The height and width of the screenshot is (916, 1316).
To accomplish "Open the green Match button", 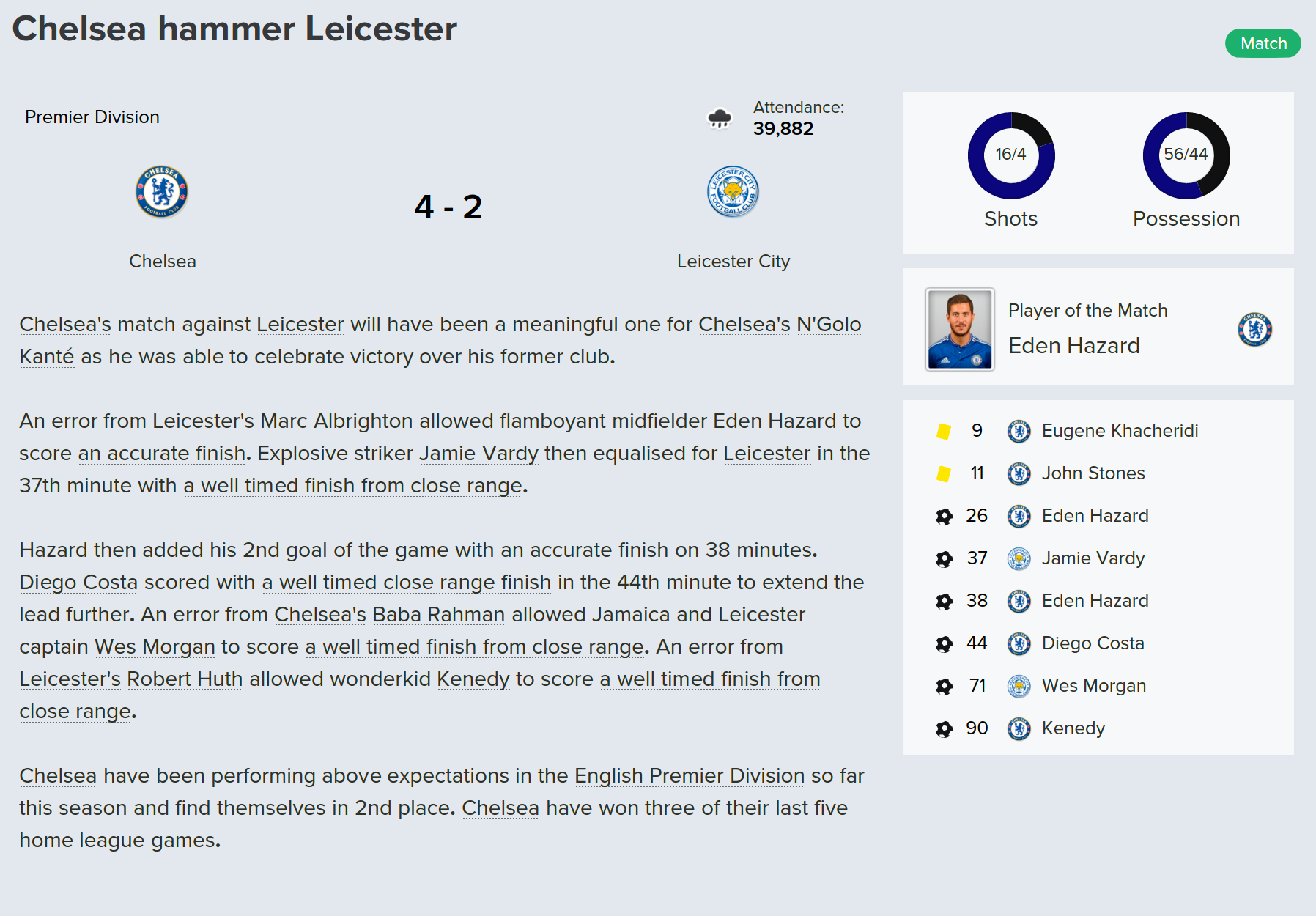I will coord(1263,43).
